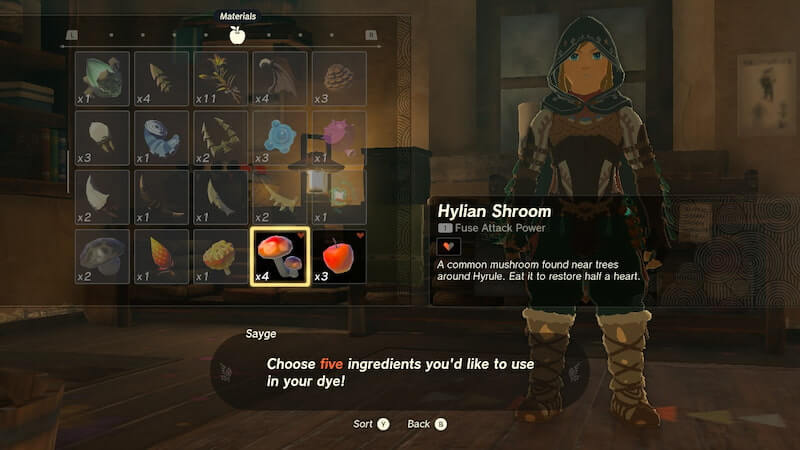Choose the red apple ingredient
The height and width of the screenshot is (450, 800).
click(x=339, y=256)
